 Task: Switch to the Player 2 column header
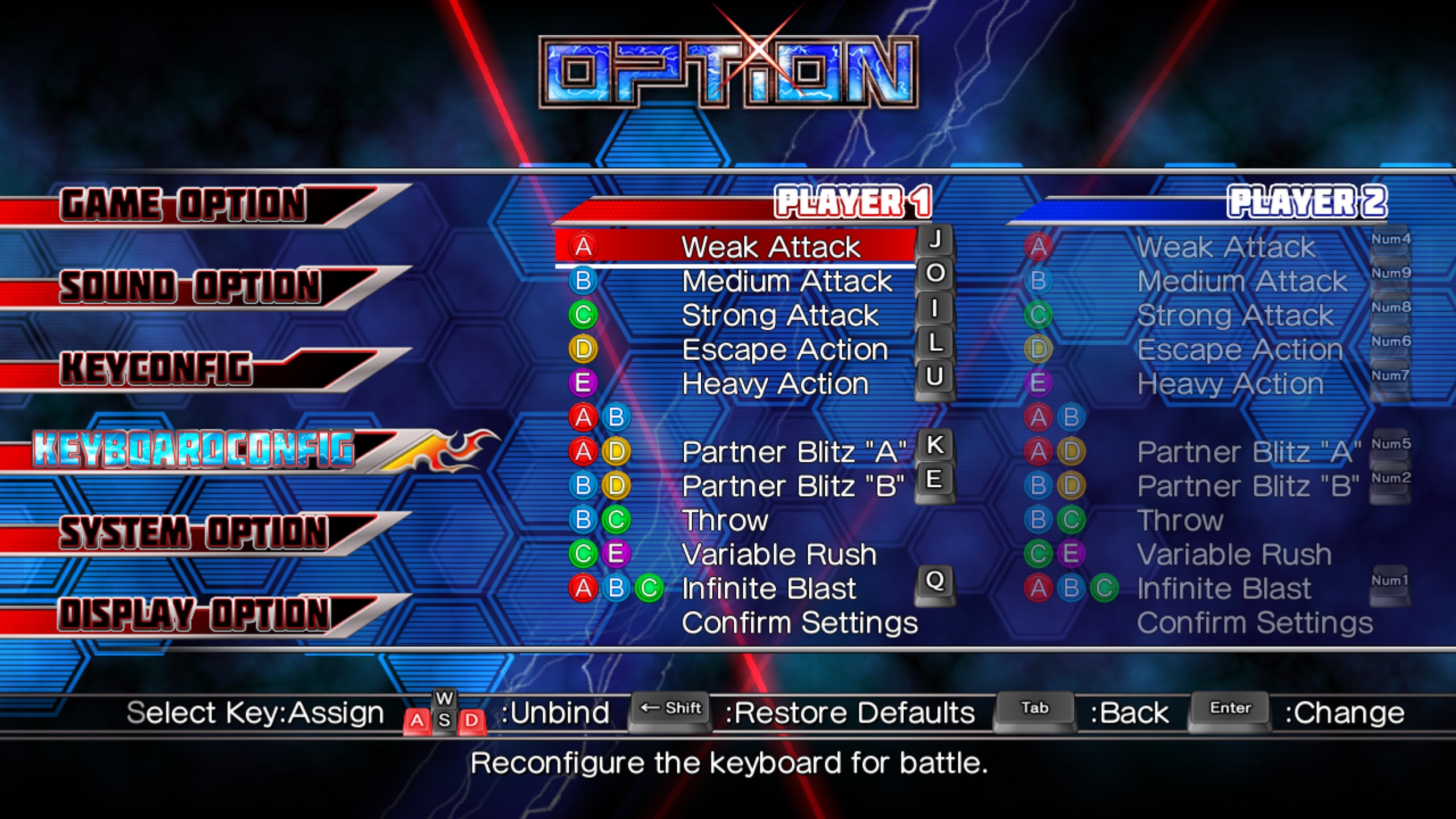pyautogui.click(x=1306, y=202)
